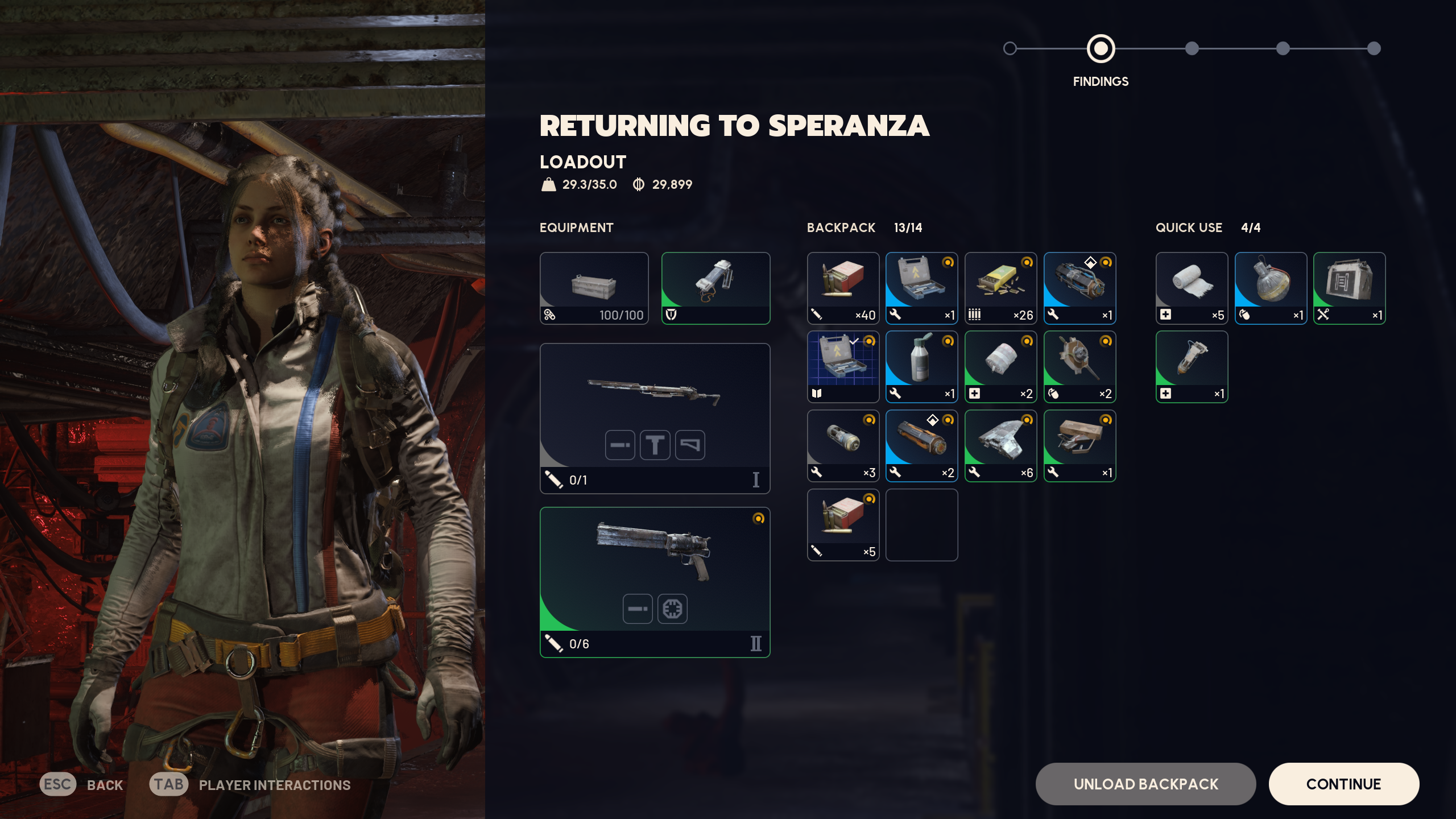Select the spray bottle item
This screenshot has width=1456, height=819.
921,367
